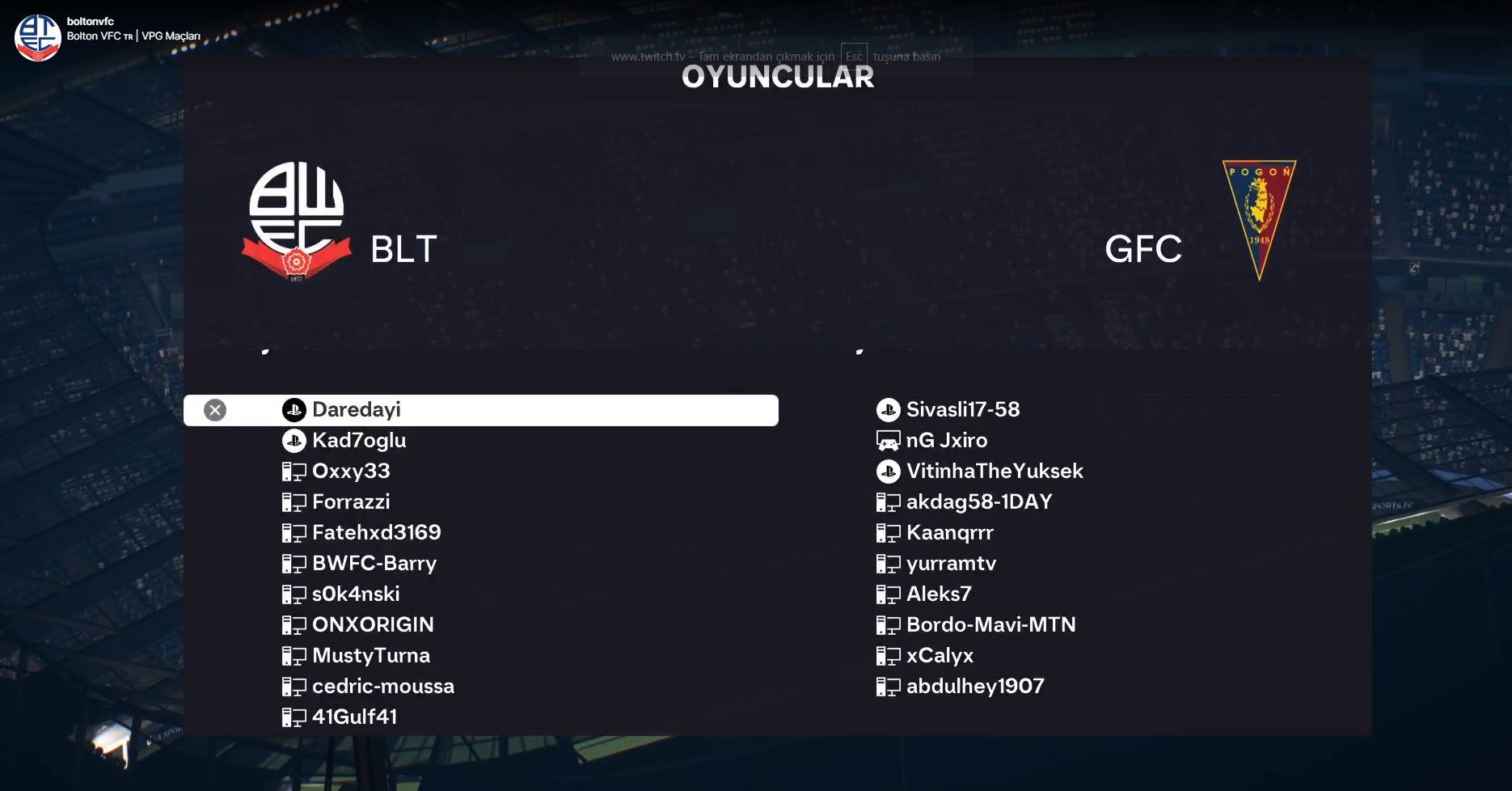Pick the BWFC-Barry player entry
This screenshot has height=791, width=1512.
click(x=374, y=564)
